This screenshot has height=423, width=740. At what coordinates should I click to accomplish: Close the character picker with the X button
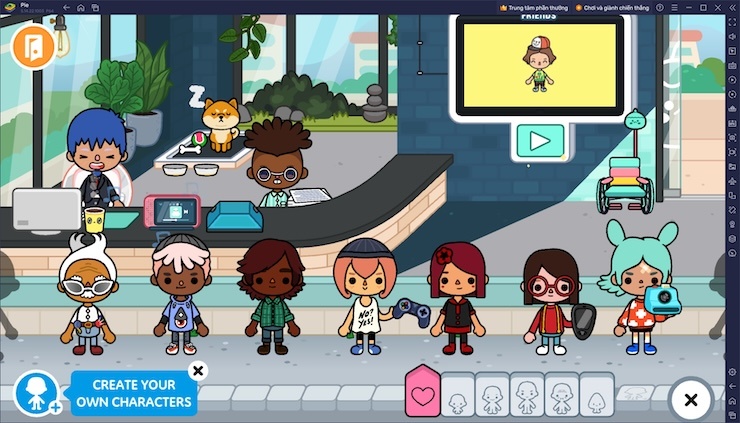point(690,400)
